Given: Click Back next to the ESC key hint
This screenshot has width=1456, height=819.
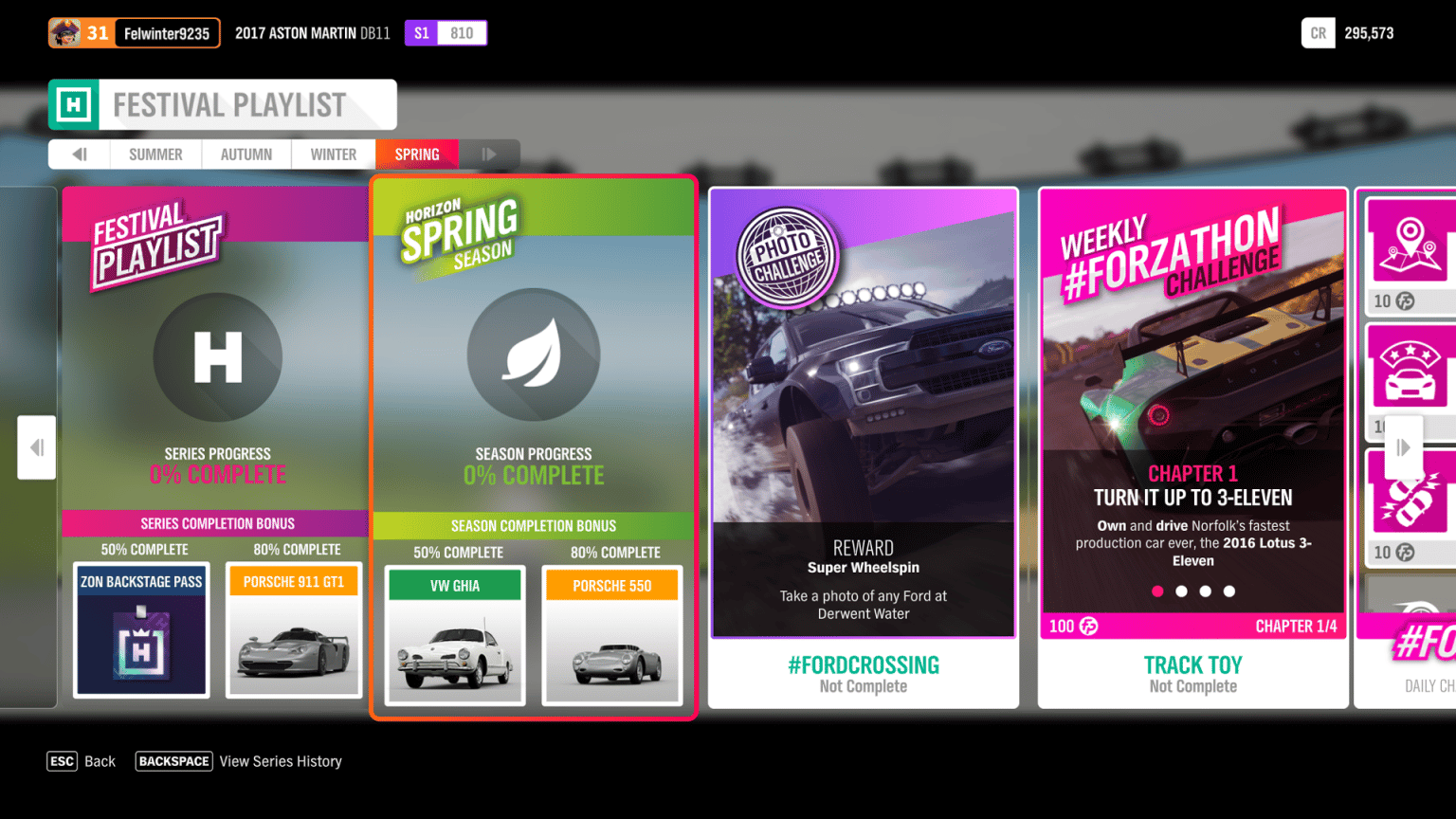Looking at the screenshot, I should [x=100, y=761].
